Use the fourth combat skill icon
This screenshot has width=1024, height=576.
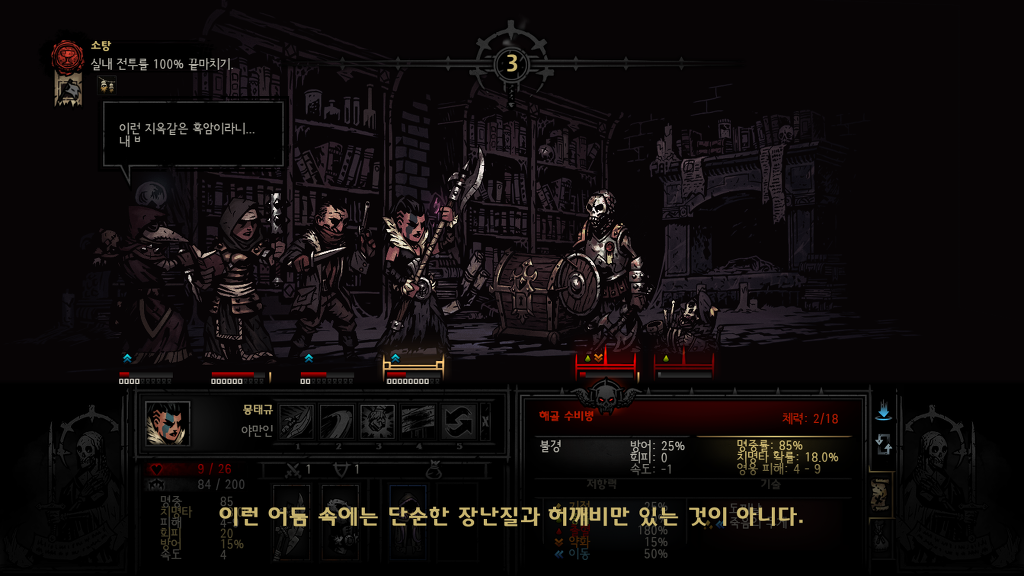(x=417, y=422)
